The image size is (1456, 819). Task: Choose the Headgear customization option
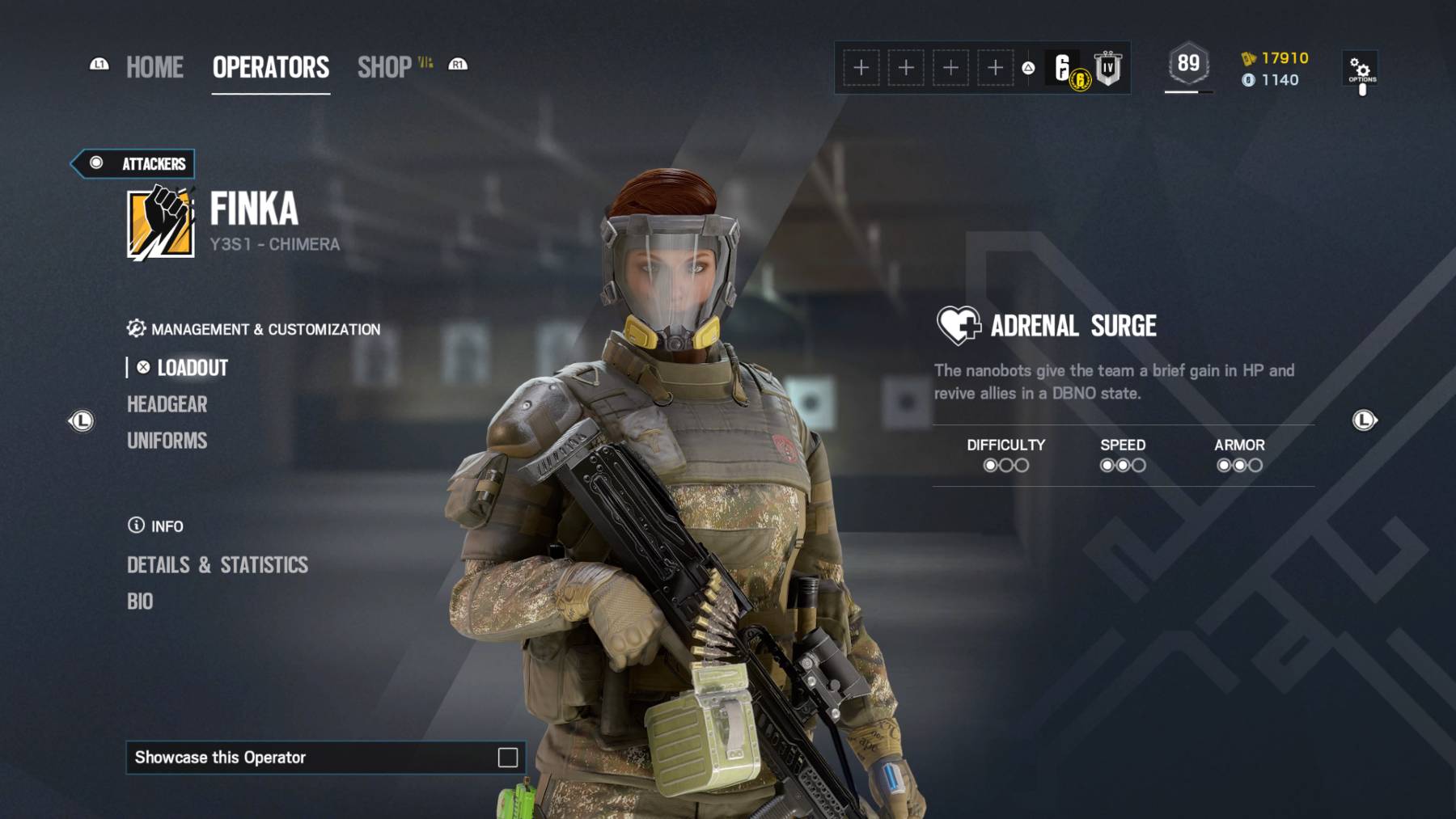tap(167, 404)
